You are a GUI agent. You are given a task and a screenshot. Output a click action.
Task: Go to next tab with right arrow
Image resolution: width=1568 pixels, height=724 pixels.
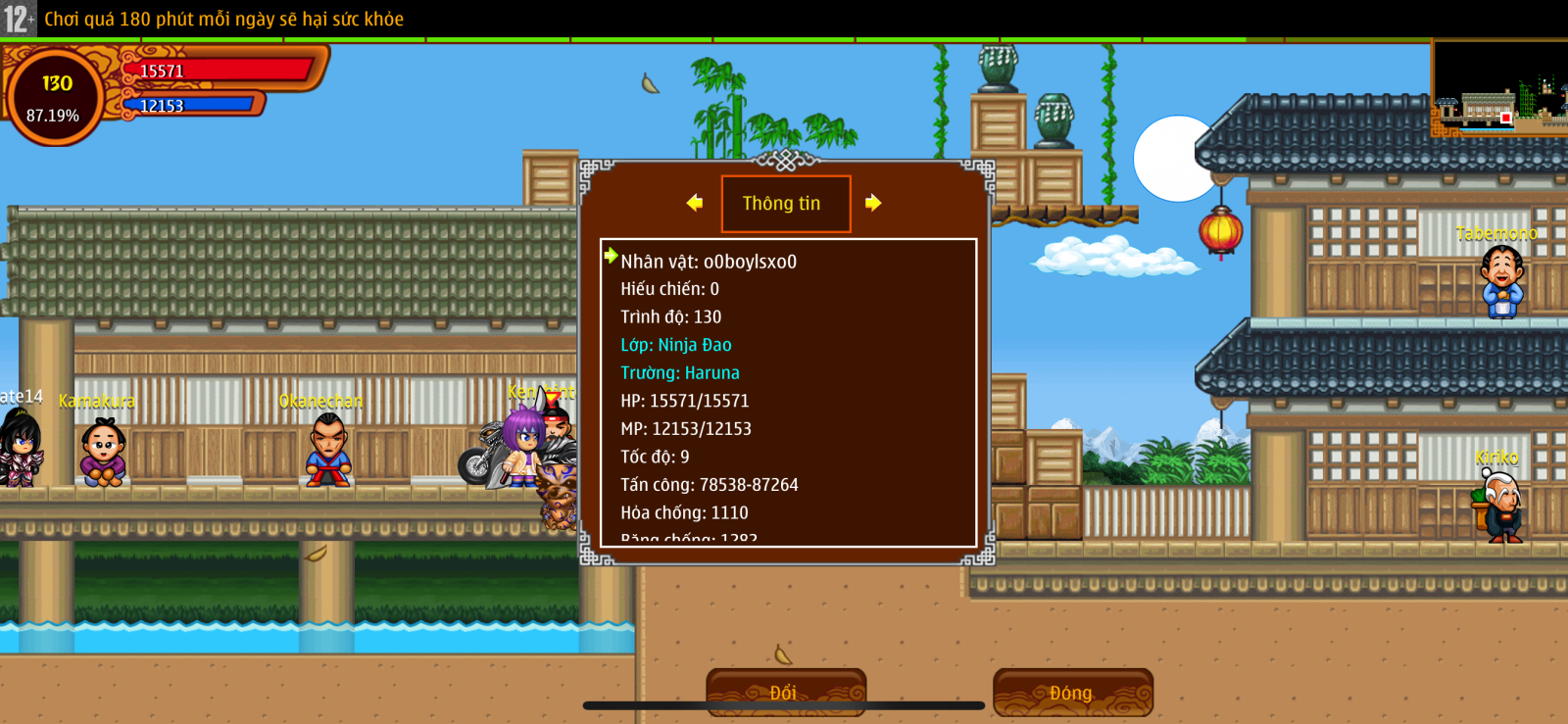click(x=873, y=203)
